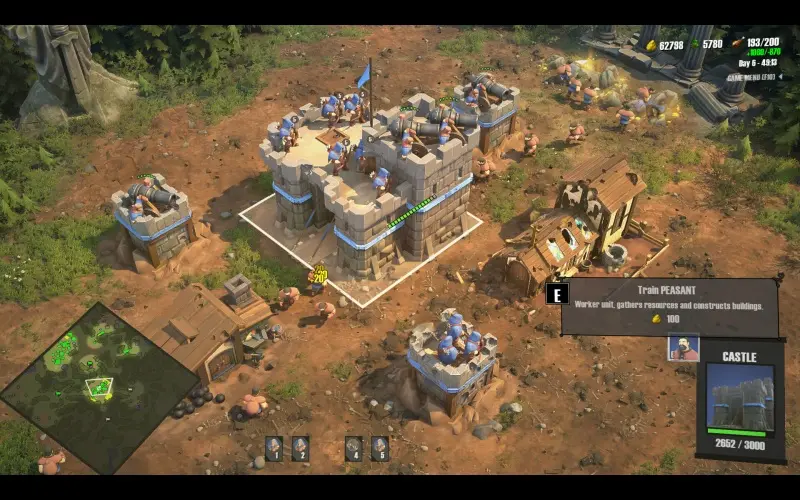Select control group 4
Viewport: 800px width, 500px height.
353,449
